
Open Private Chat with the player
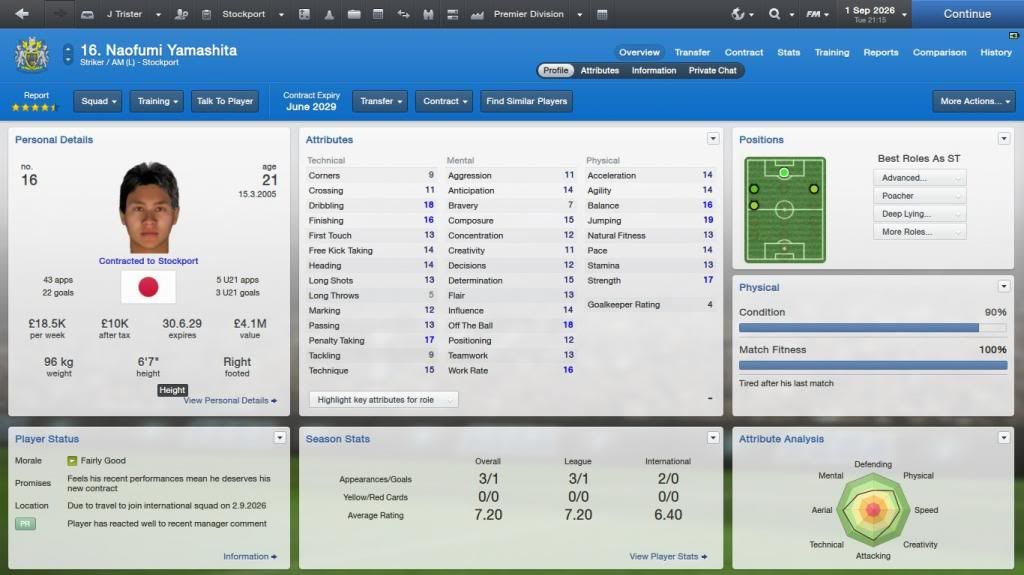(x=712, y=70)
